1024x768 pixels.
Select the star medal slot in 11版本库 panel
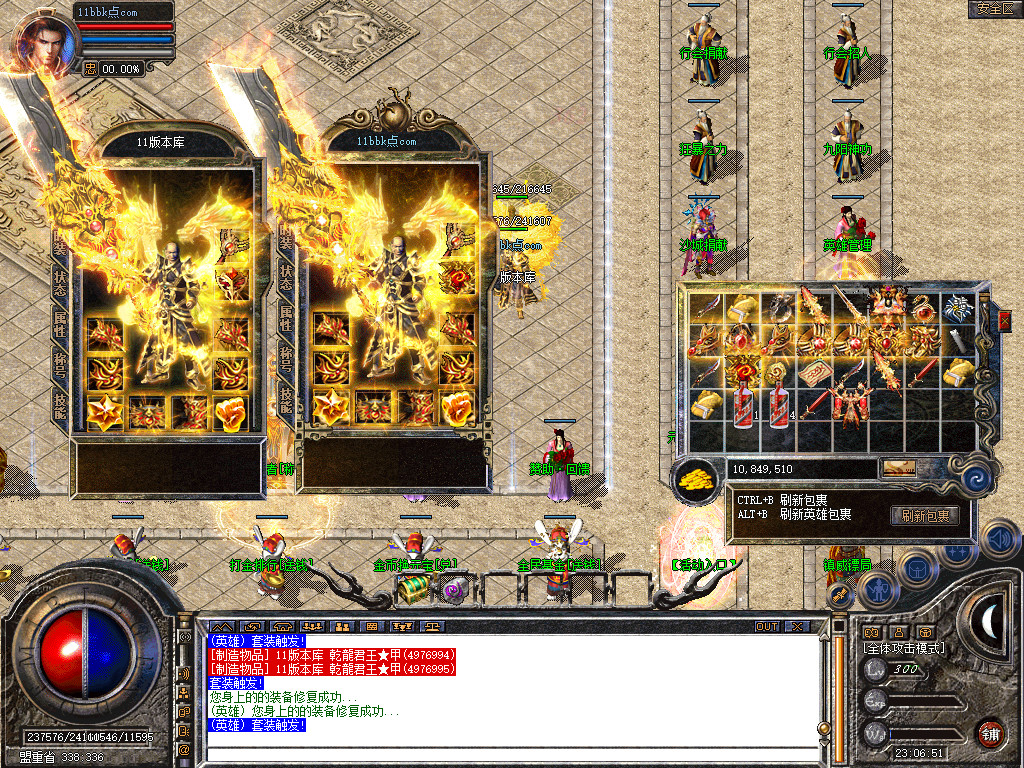point(104,410)
